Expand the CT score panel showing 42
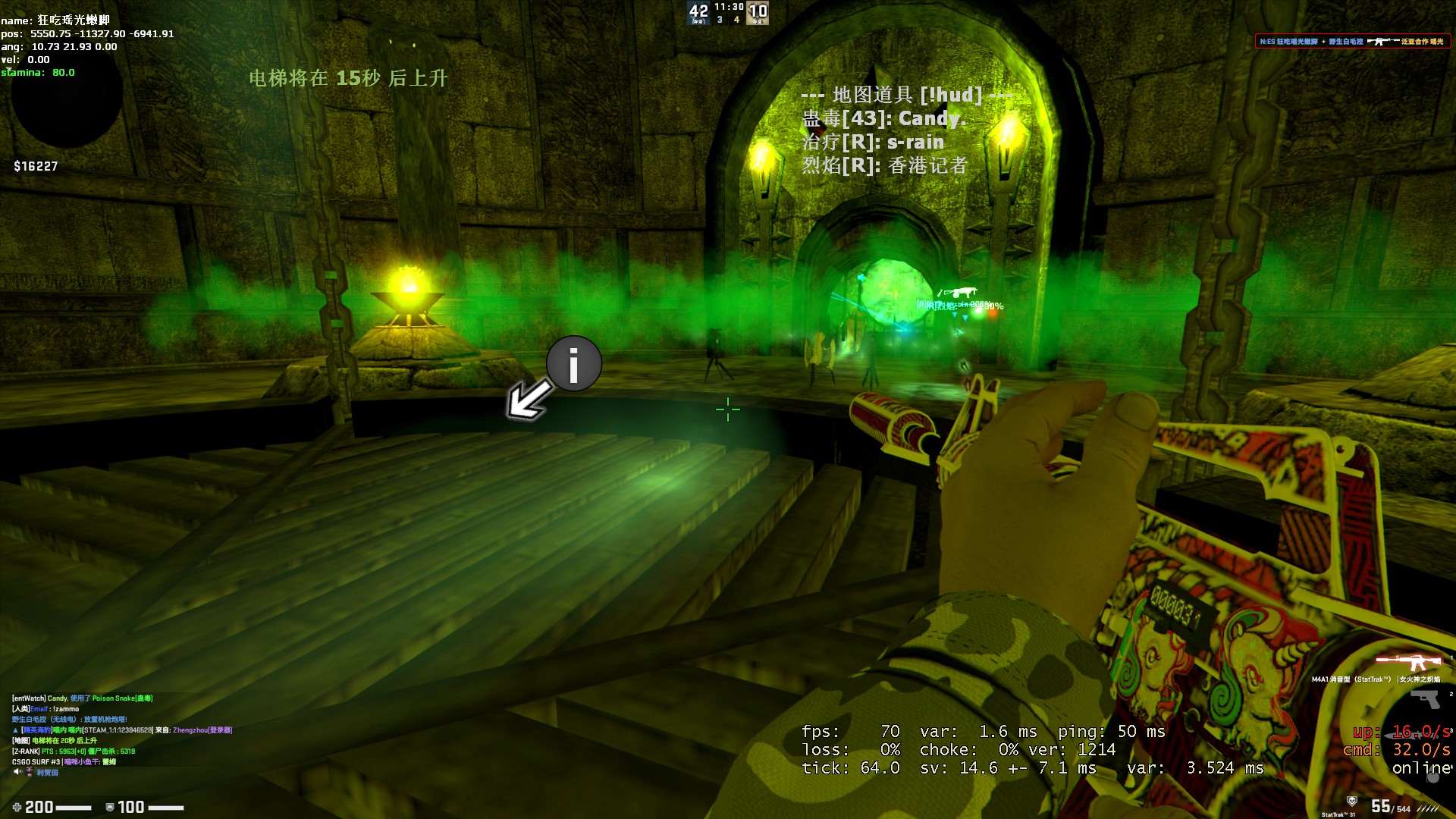Screen dimensions: 1456x819 coord(698,13)
